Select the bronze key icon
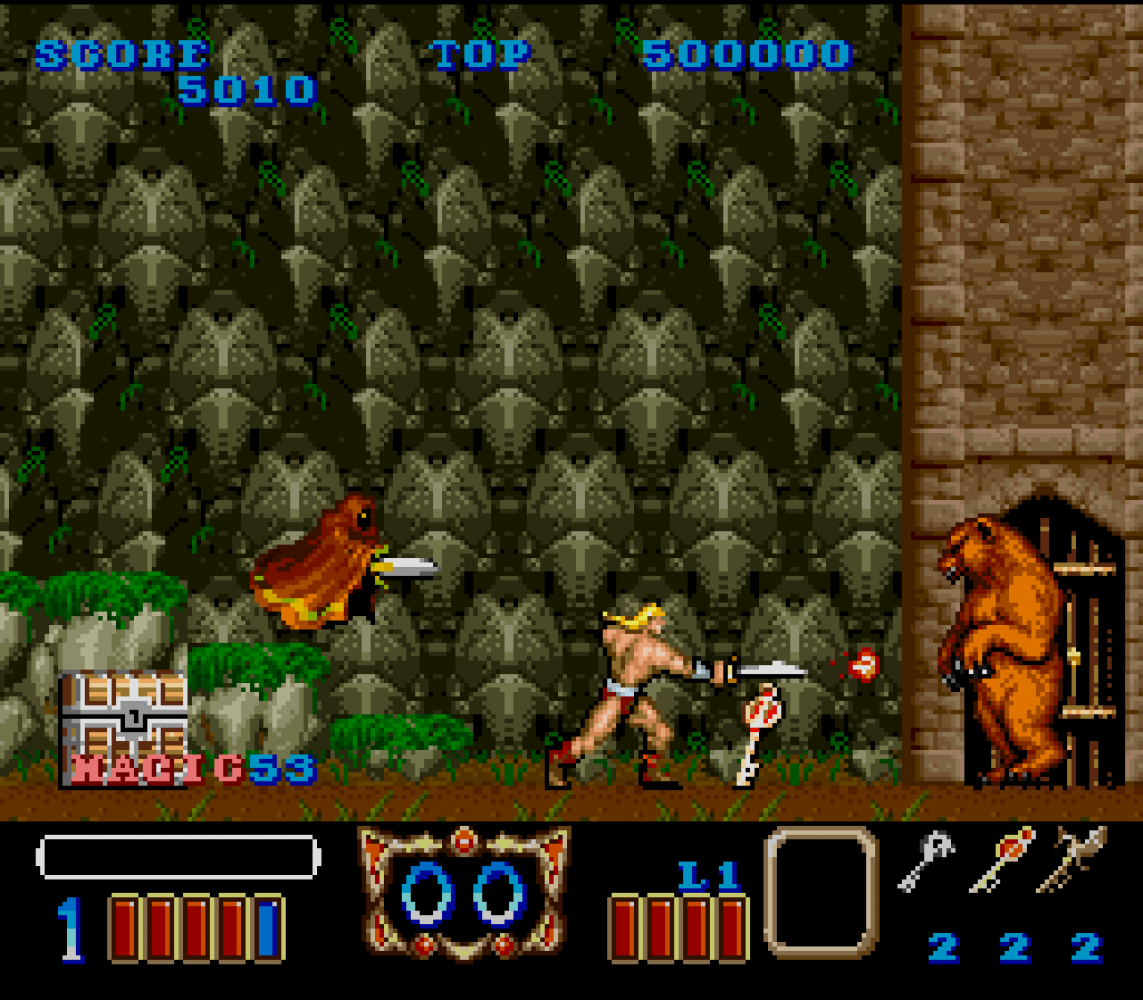Screen dimensions: 1143x1000 click(1071, 860)
